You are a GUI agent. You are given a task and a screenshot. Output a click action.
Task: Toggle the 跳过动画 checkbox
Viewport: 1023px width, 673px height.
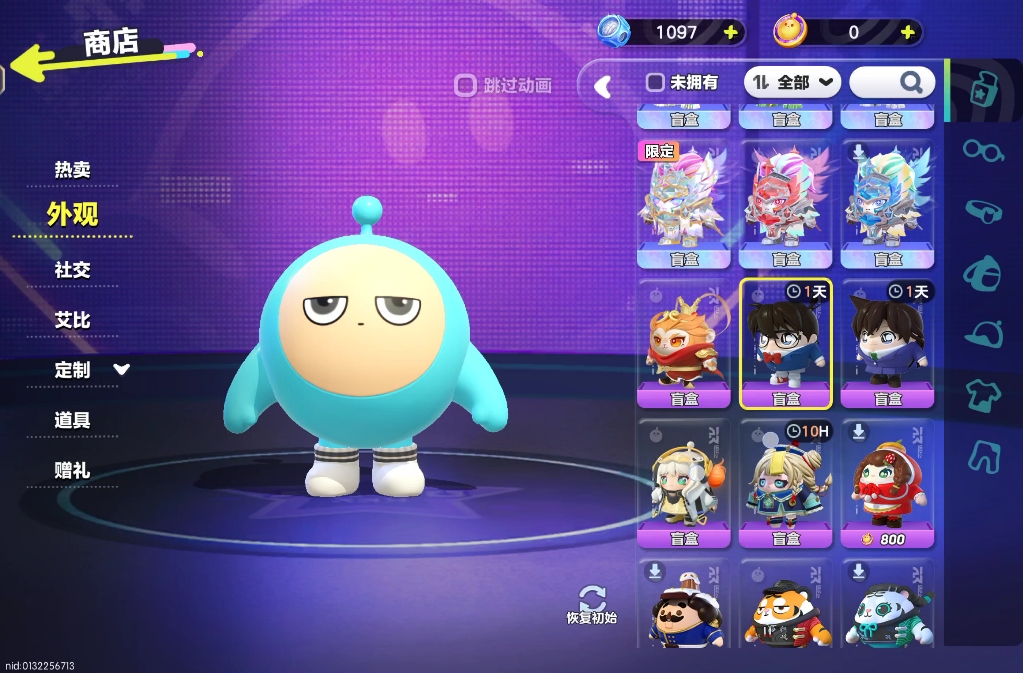tap(465, 85)
